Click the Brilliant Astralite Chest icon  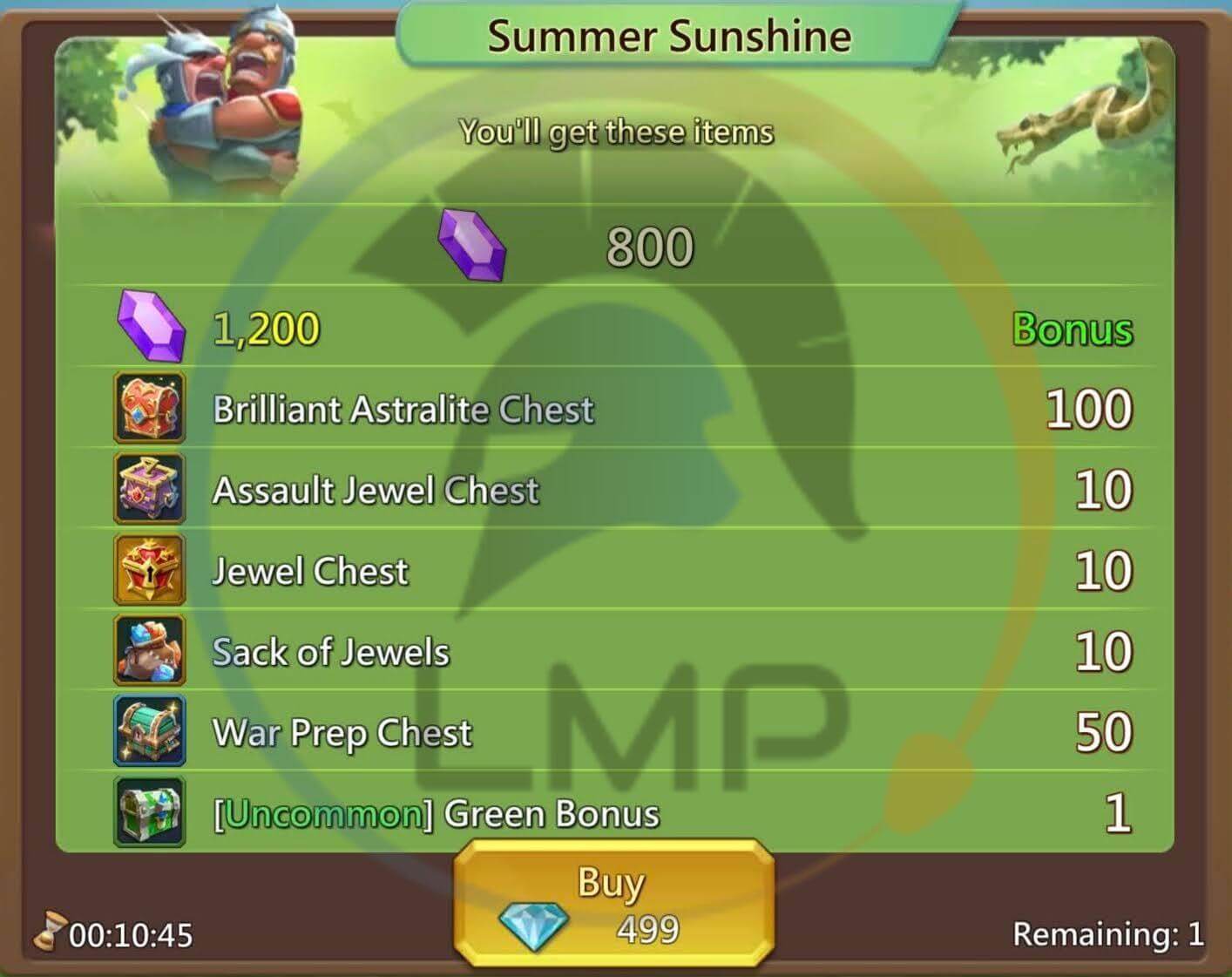[148, 408]
